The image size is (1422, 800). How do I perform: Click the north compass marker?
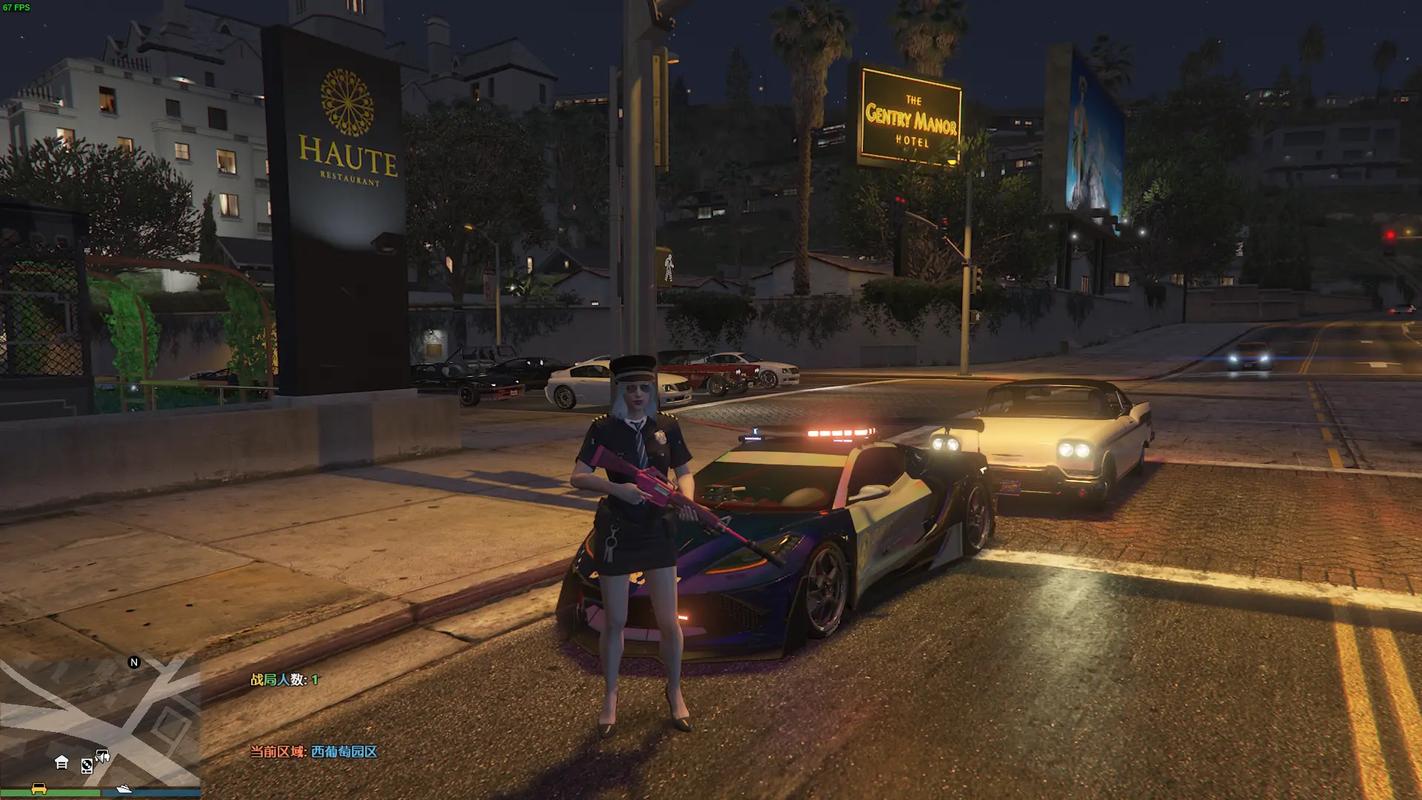134,662
